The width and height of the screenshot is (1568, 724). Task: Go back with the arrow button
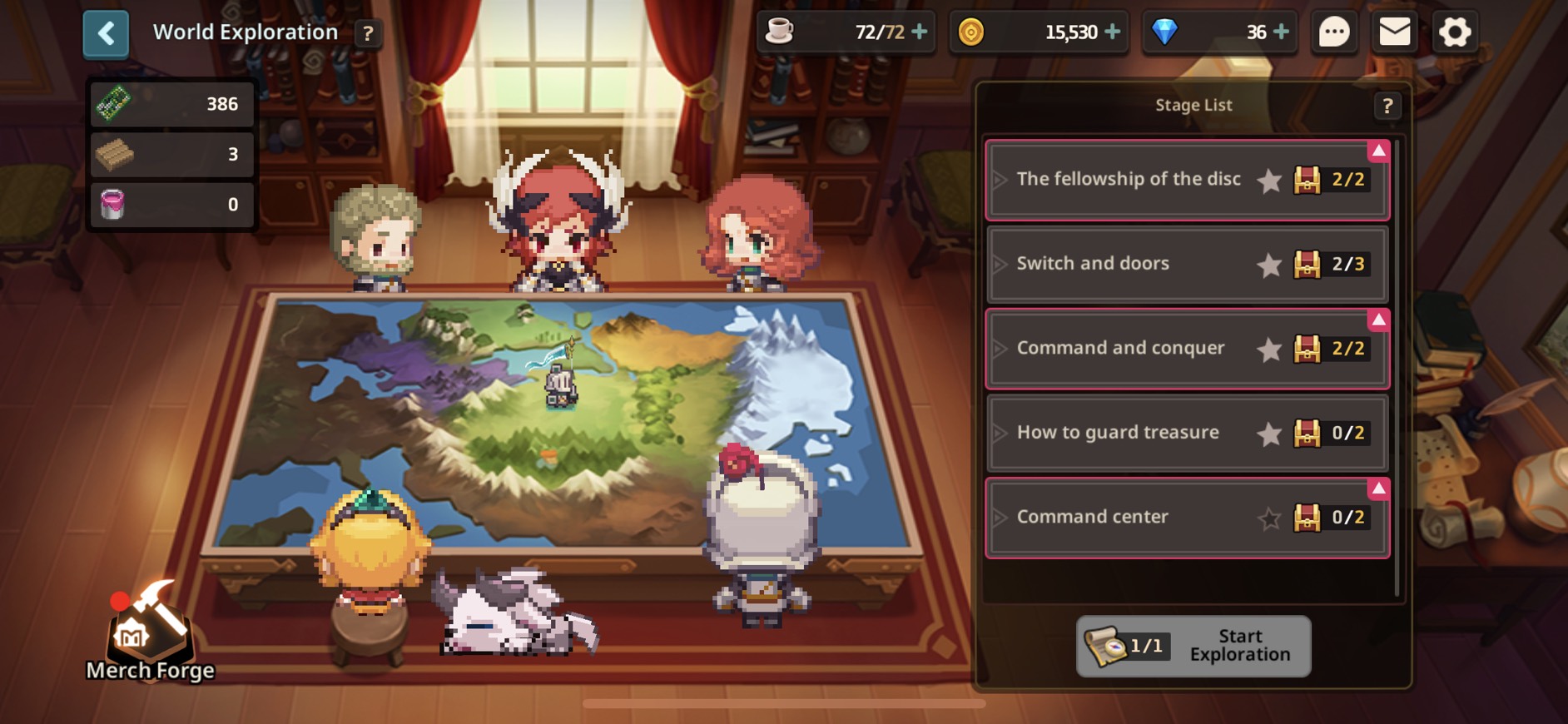pyautogui.click(x=106, y=34)
